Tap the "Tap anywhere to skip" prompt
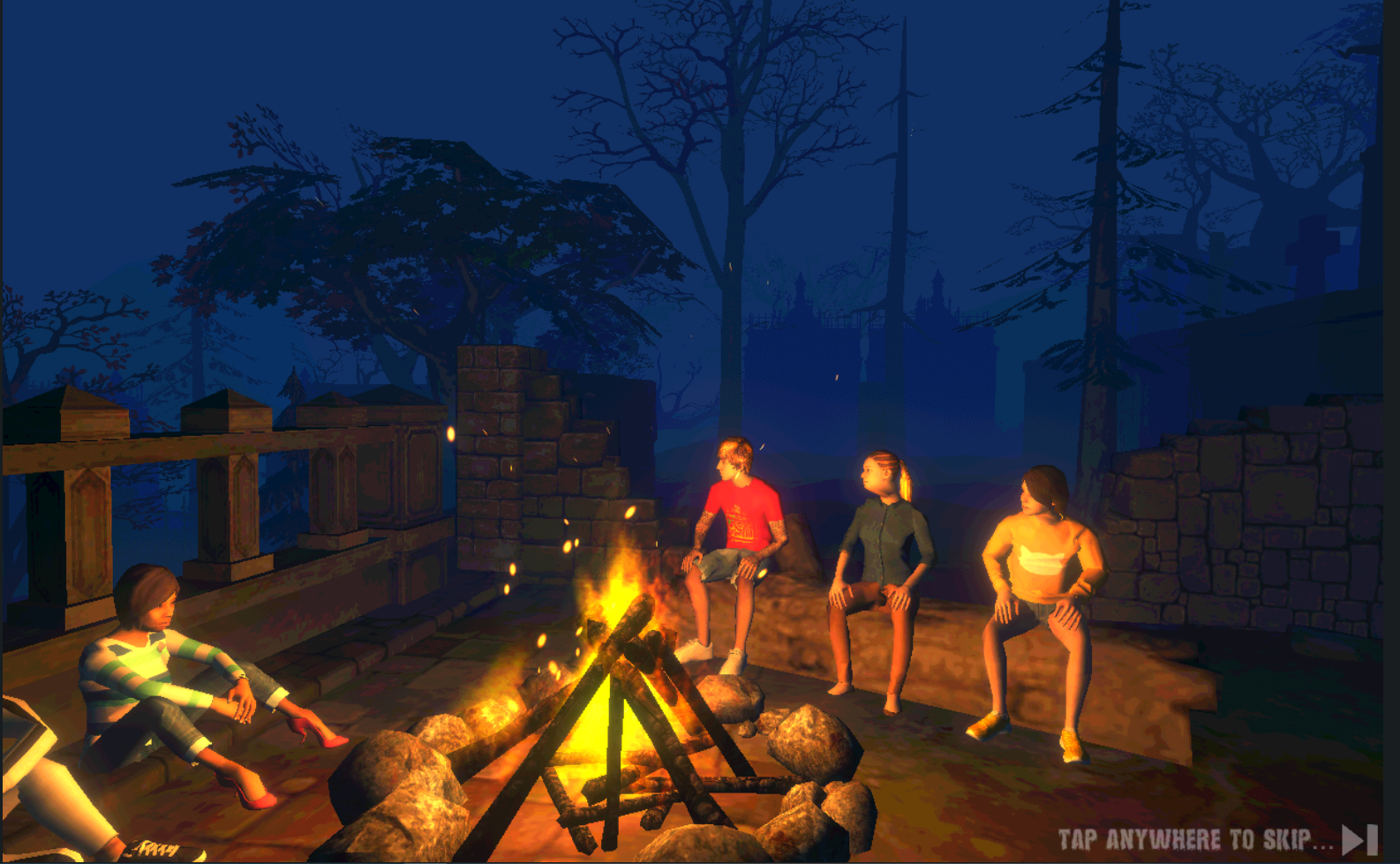This screenshot has height=864, width=1400. [1194, 839]
